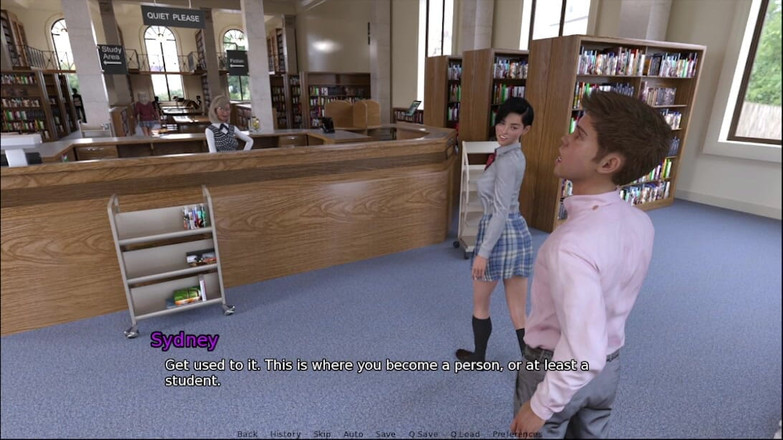This screenshot has width=783, height=440.
Task: Open the Preferences menu
Action: (x=514, y=434)
